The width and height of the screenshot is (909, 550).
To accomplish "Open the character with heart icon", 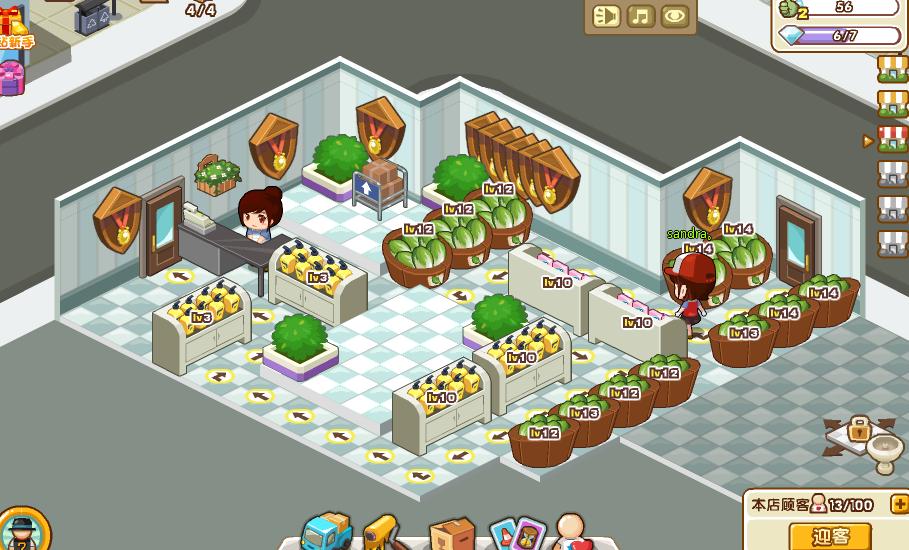I will tap(572, 531).
